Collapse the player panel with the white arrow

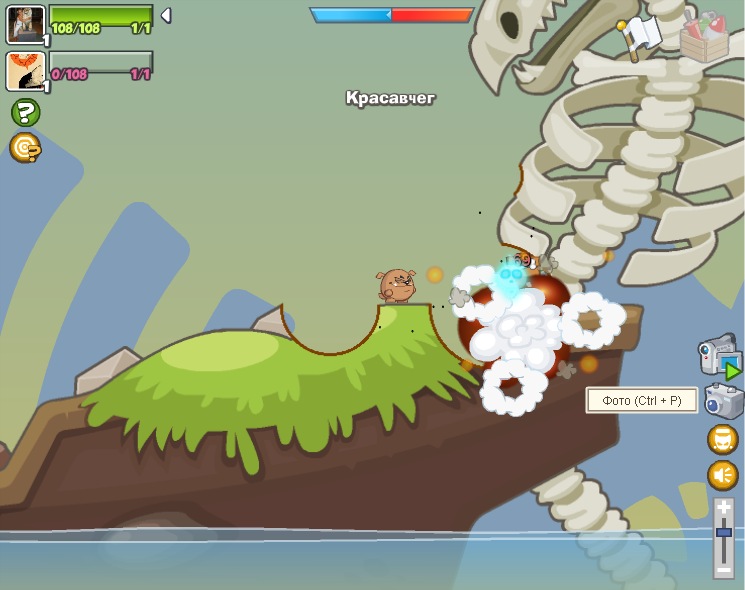[166, 15]
